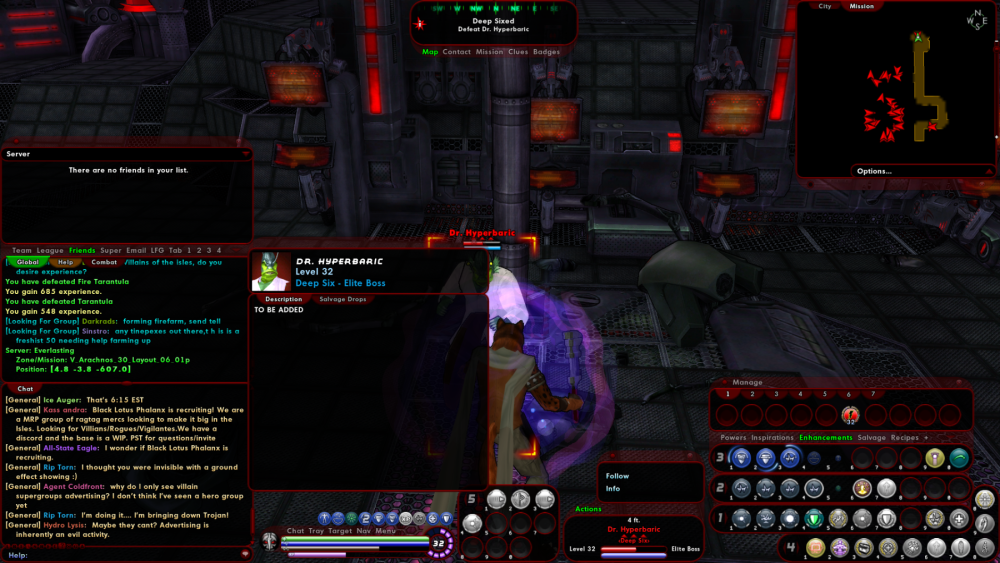Switch to the Team window tab

coord(21,250)
